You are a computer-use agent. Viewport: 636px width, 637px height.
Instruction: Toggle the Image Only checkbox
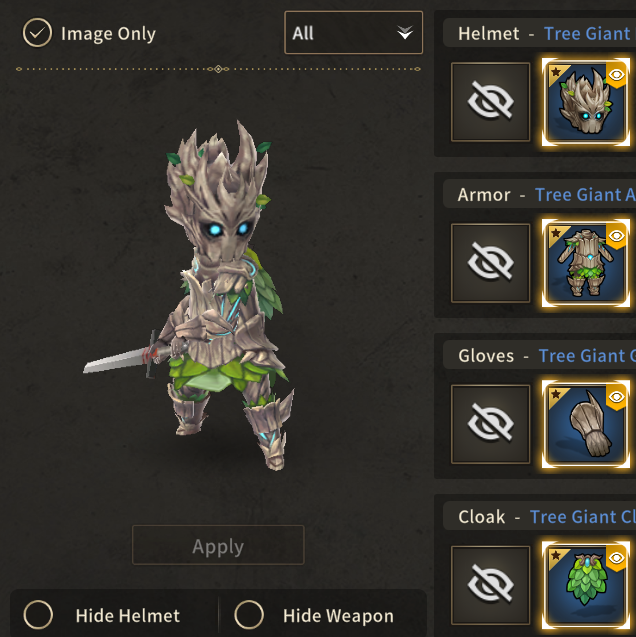pyautogui.click(x=37, y=34)
